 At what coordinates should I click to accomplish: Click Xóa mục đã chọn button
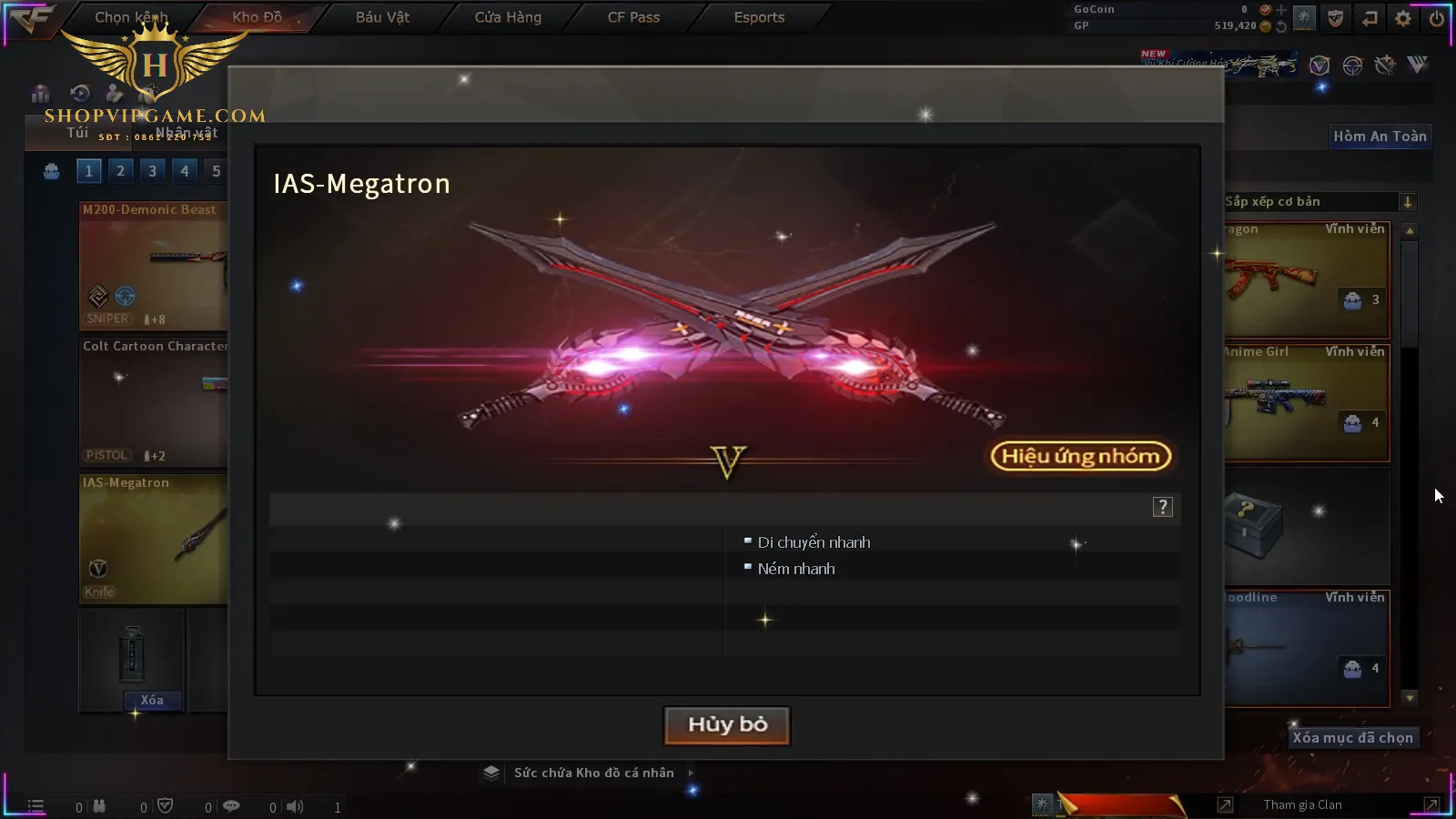[1352, 737]
